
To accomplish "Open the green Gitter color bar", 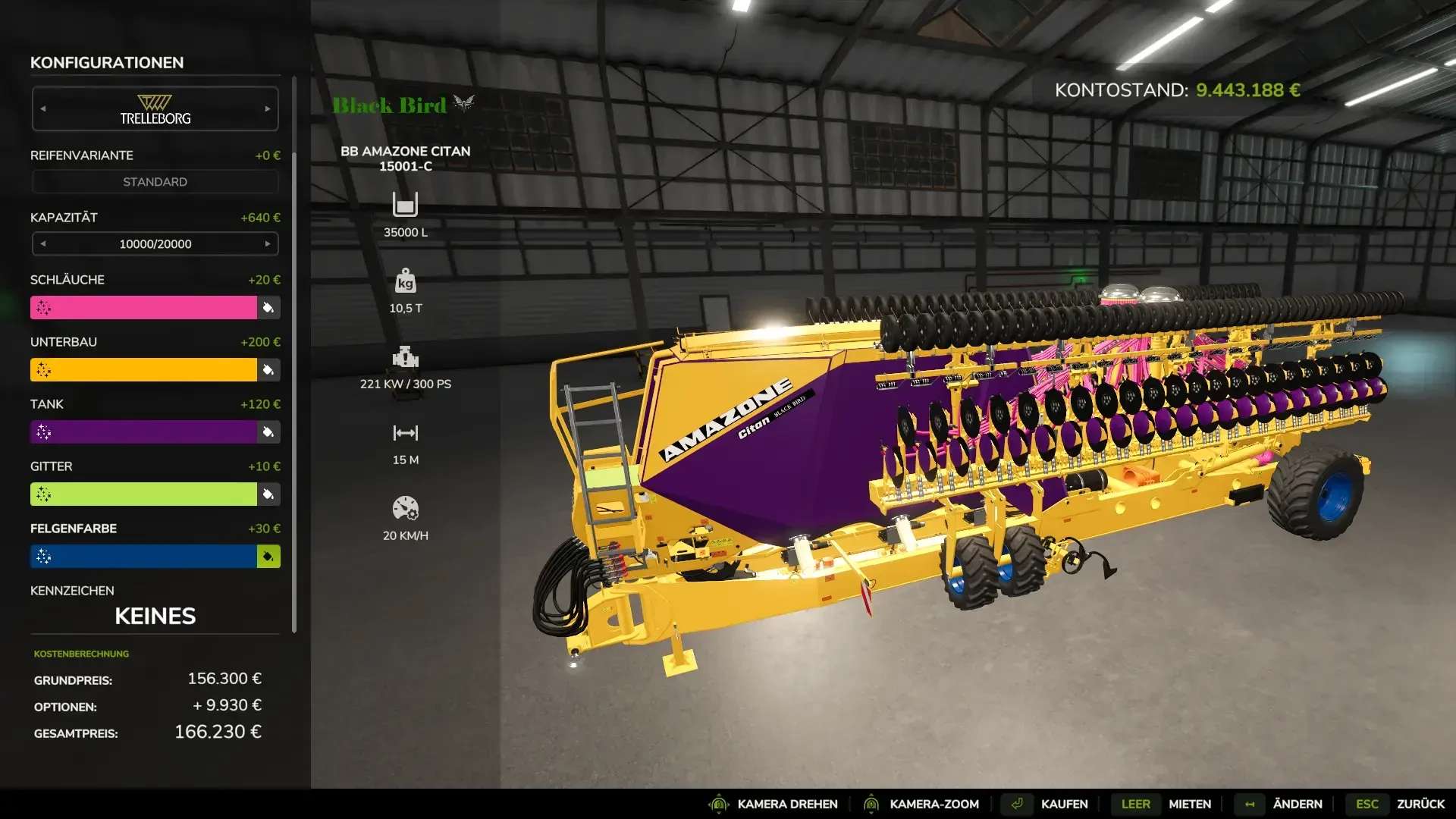I will coord(144,494).
